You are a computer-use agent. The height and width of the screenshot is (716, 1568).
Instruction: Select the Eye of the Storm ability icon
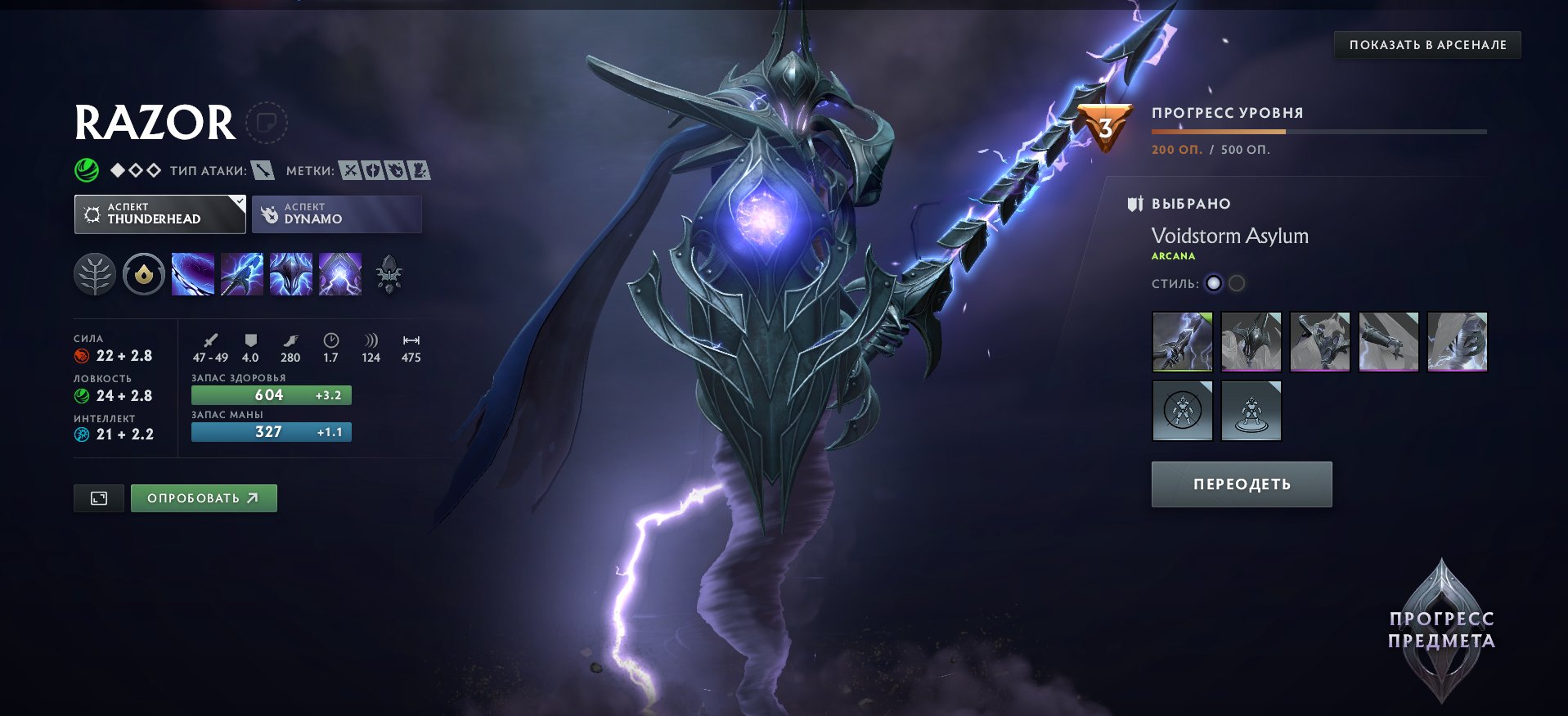point(340,274)
